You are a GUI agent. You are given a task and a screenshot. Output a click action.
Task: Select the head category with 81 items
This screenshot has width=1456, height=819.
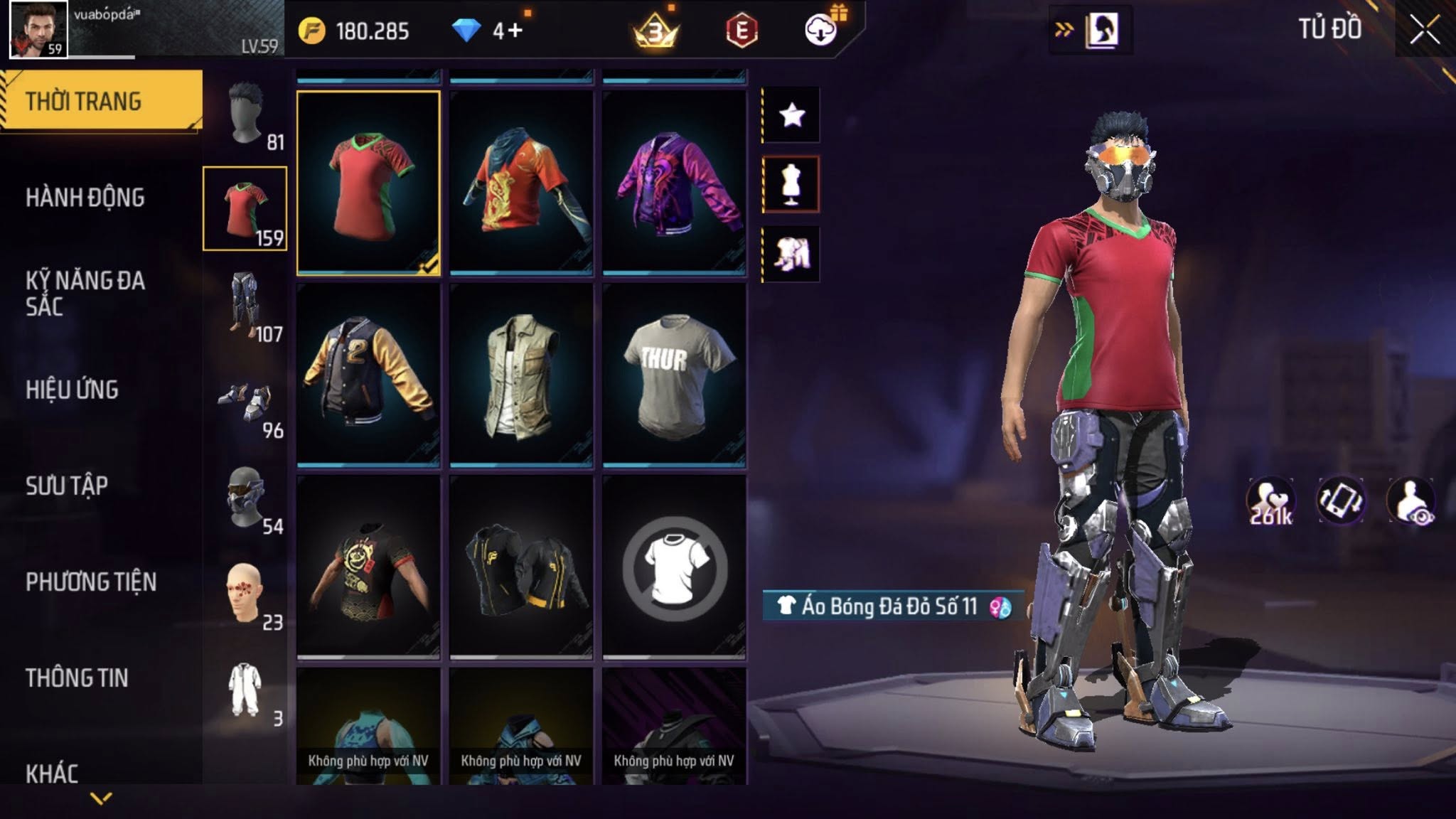point(245,114)
